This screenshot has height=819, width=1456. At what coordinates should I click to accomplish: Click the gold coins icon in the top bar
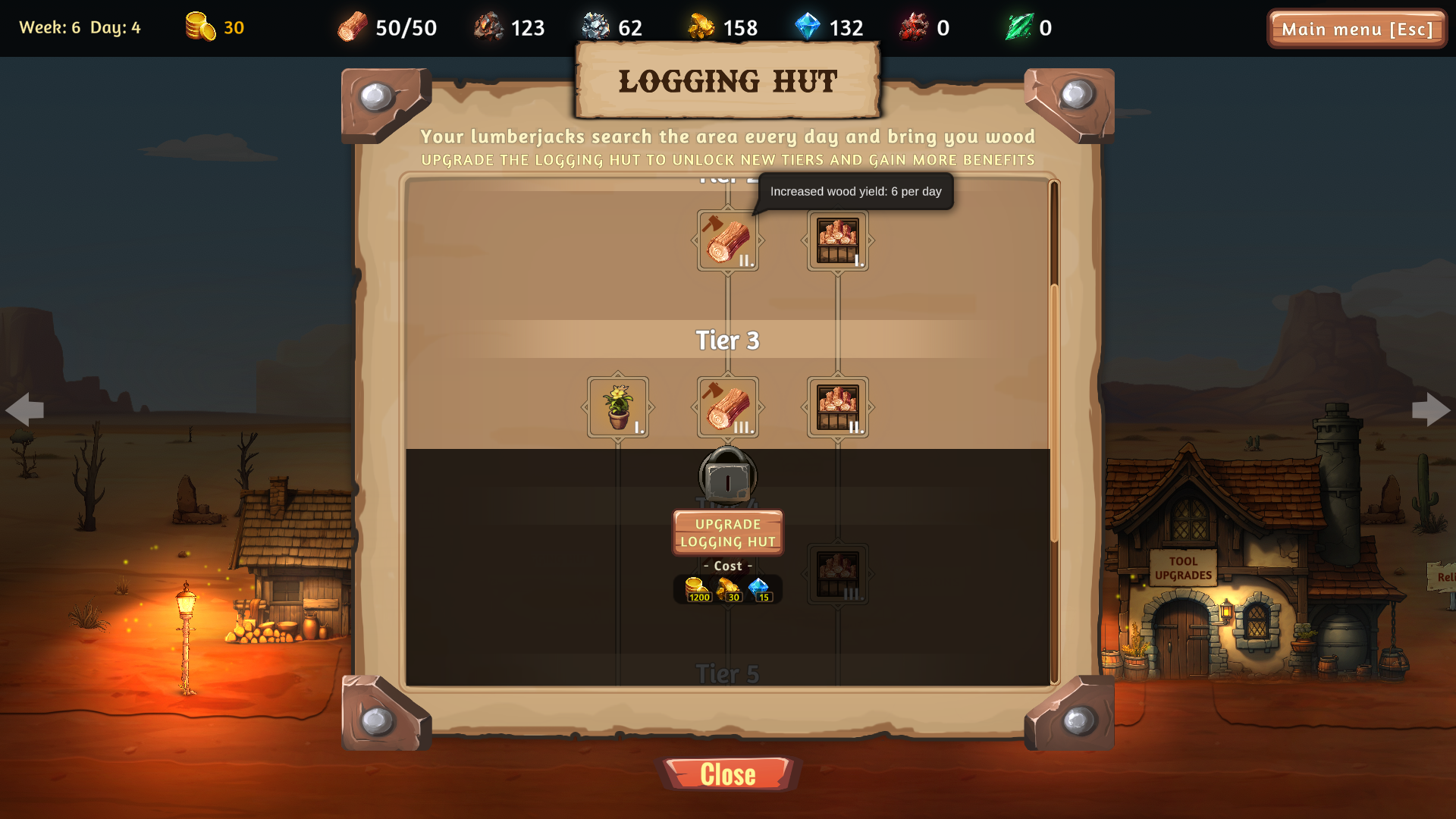[199, 25]
